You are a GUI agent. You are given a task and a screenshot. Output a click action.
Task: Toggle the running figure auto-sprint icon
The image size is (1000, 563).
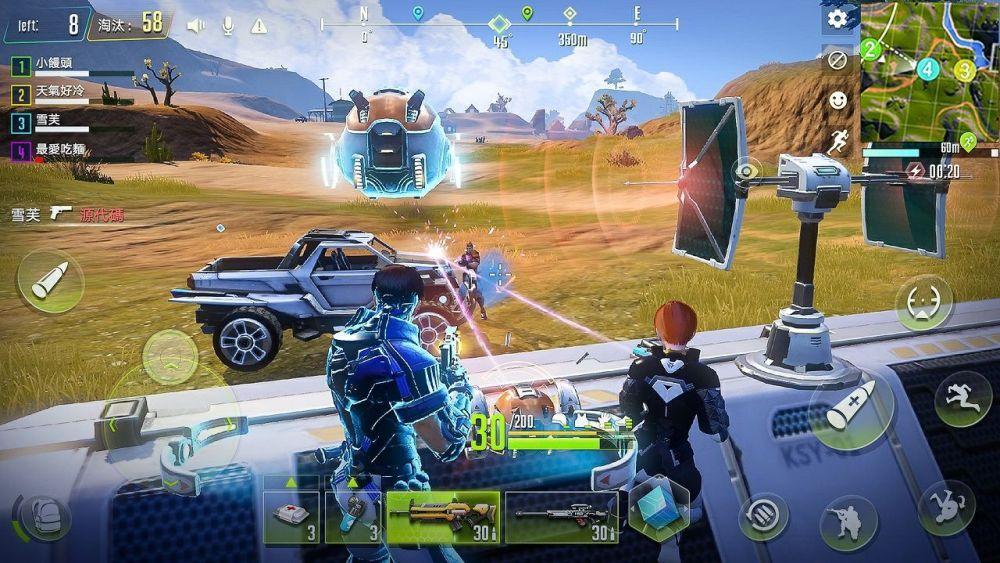(838, 141)
